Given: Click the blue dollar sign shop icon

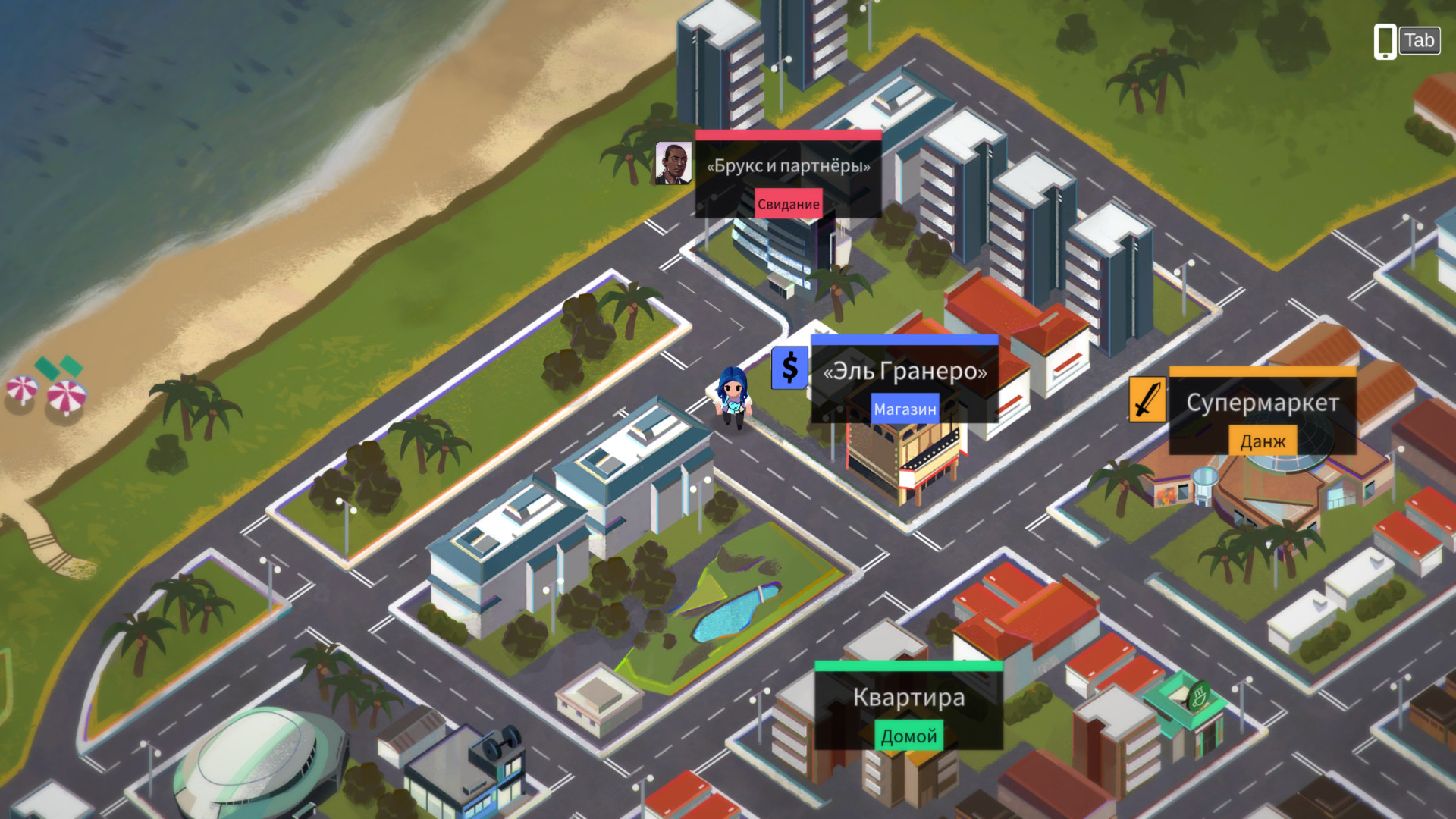Looking at the screenshot, I should coord(789,368).
